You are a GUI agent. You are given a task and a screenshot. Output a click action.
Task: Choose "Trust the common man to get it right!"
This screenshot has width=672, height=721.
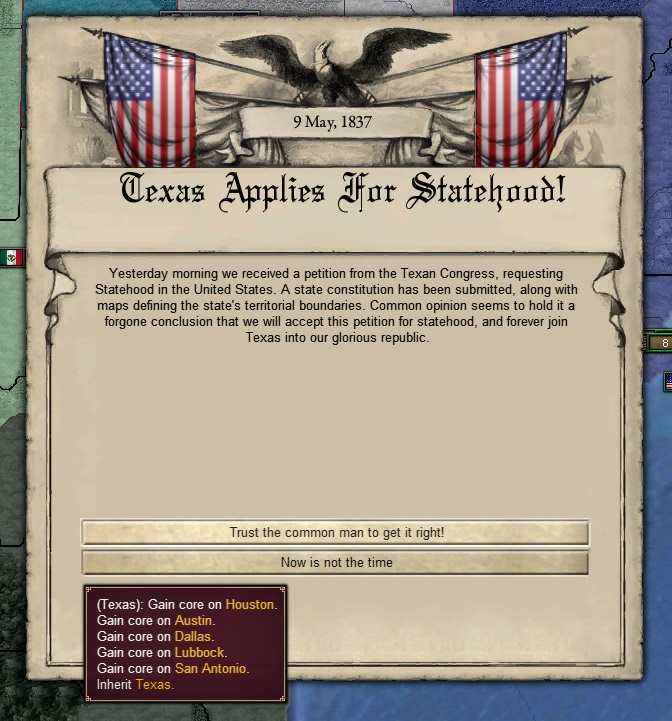click(335, 533)
